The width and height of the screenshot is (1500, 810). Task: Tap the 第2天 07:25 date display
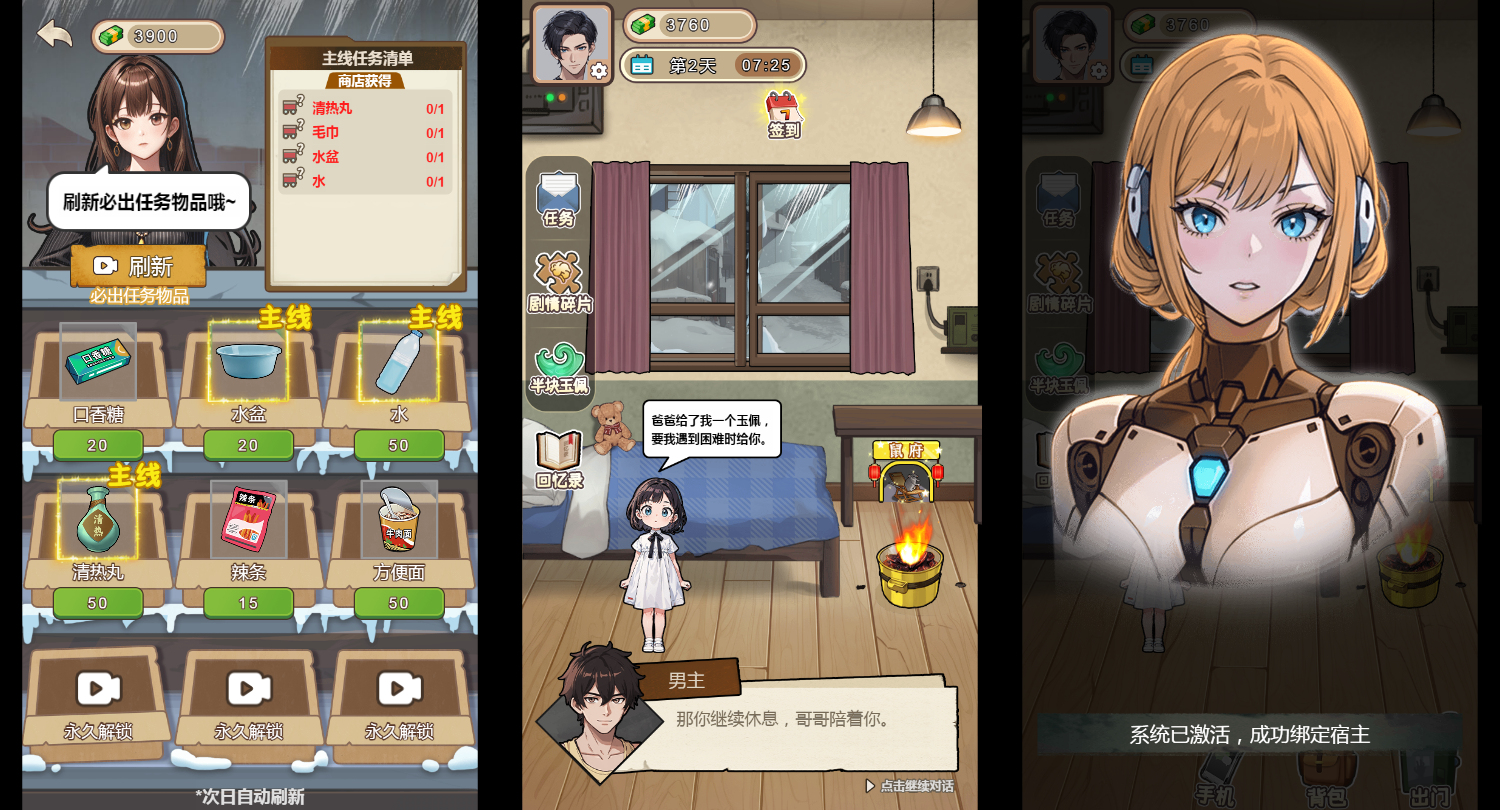click(x=714, y=64)
